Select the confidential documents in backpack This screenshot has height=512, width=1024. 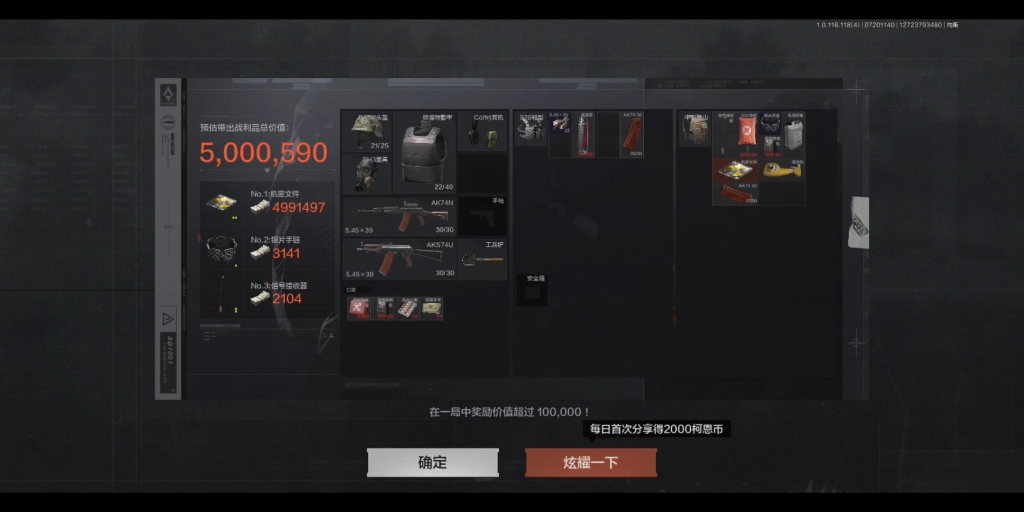(737, 170)
